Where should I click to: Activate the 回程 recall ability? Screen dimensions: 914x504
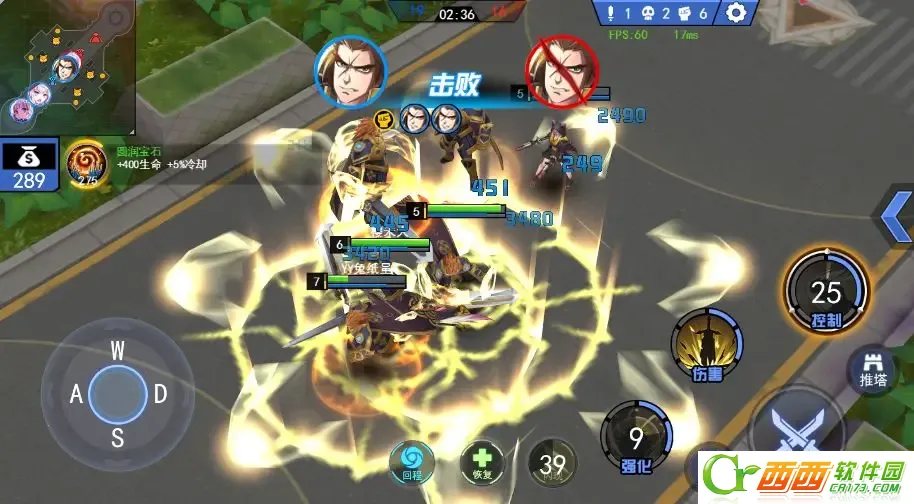412,460
